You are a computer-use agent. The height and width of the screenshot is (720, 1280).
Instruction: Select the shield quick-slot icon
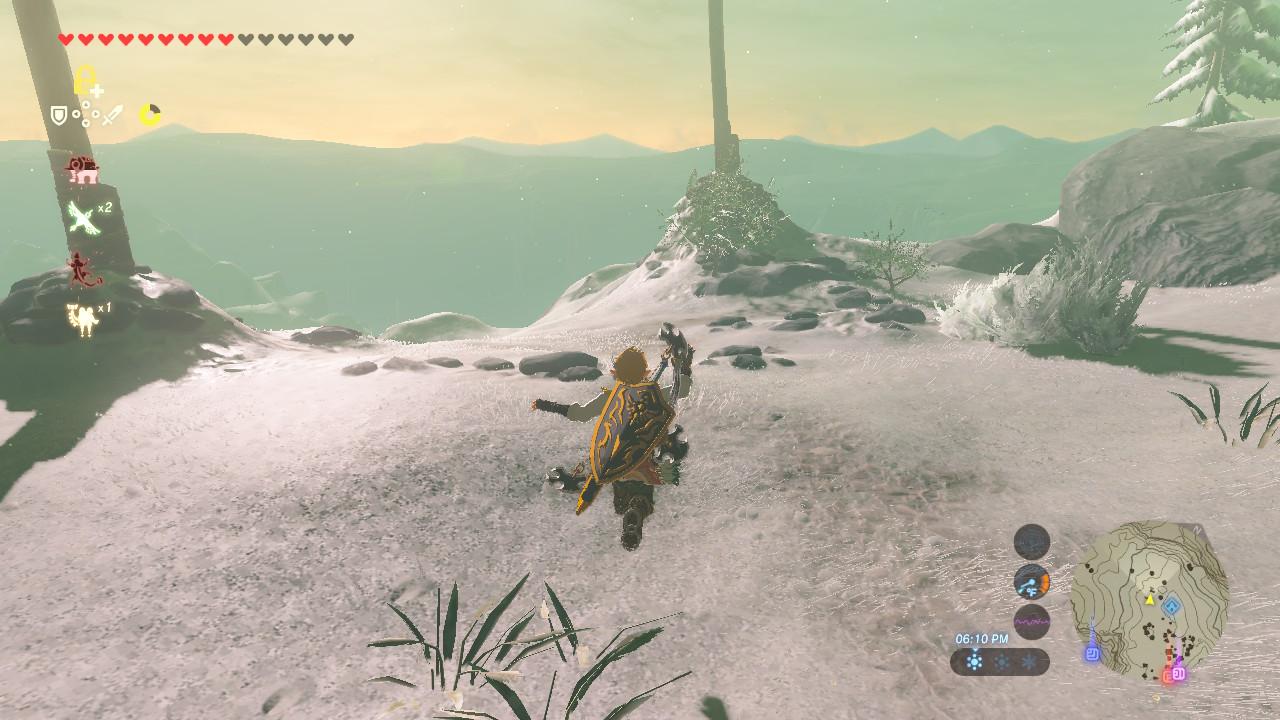[x=59, y=116]
